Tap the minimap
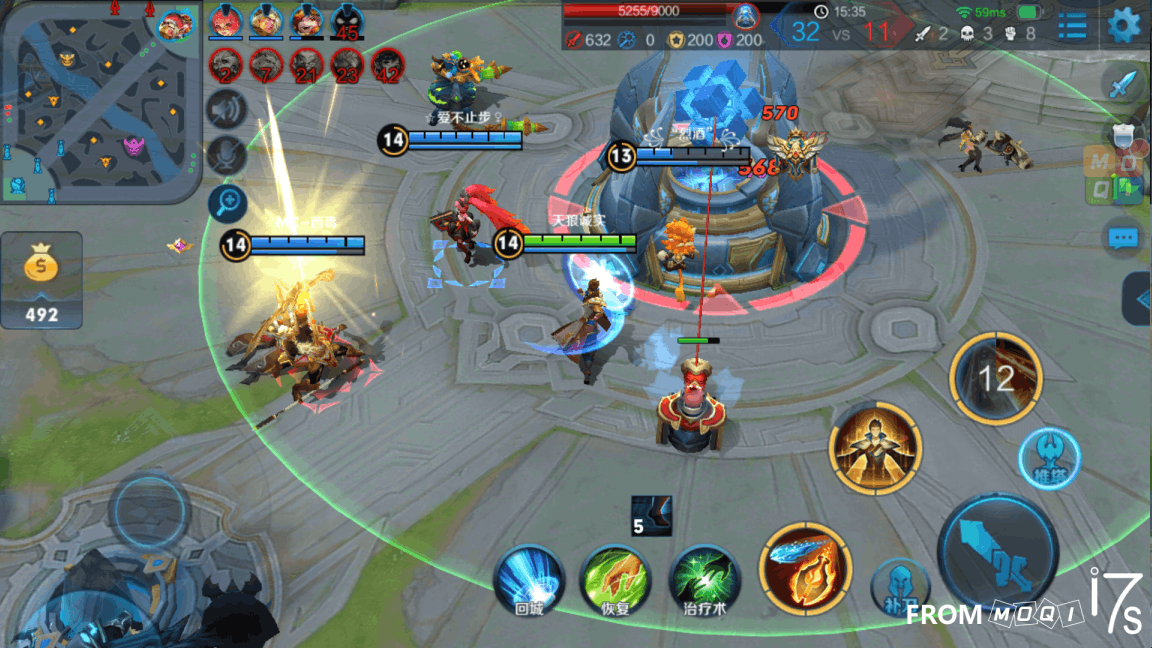1152x648 pixels. click(x=100, y=100)
